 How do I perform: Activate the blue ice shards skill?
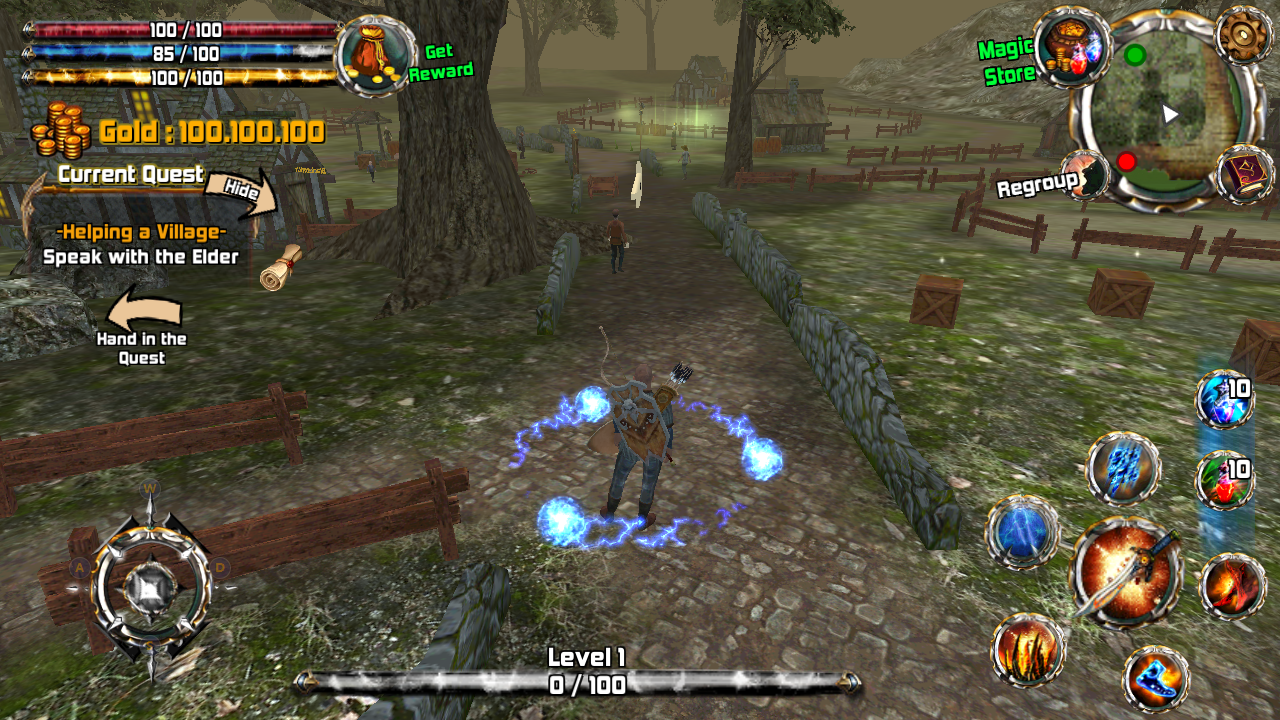pos(1123,468)
